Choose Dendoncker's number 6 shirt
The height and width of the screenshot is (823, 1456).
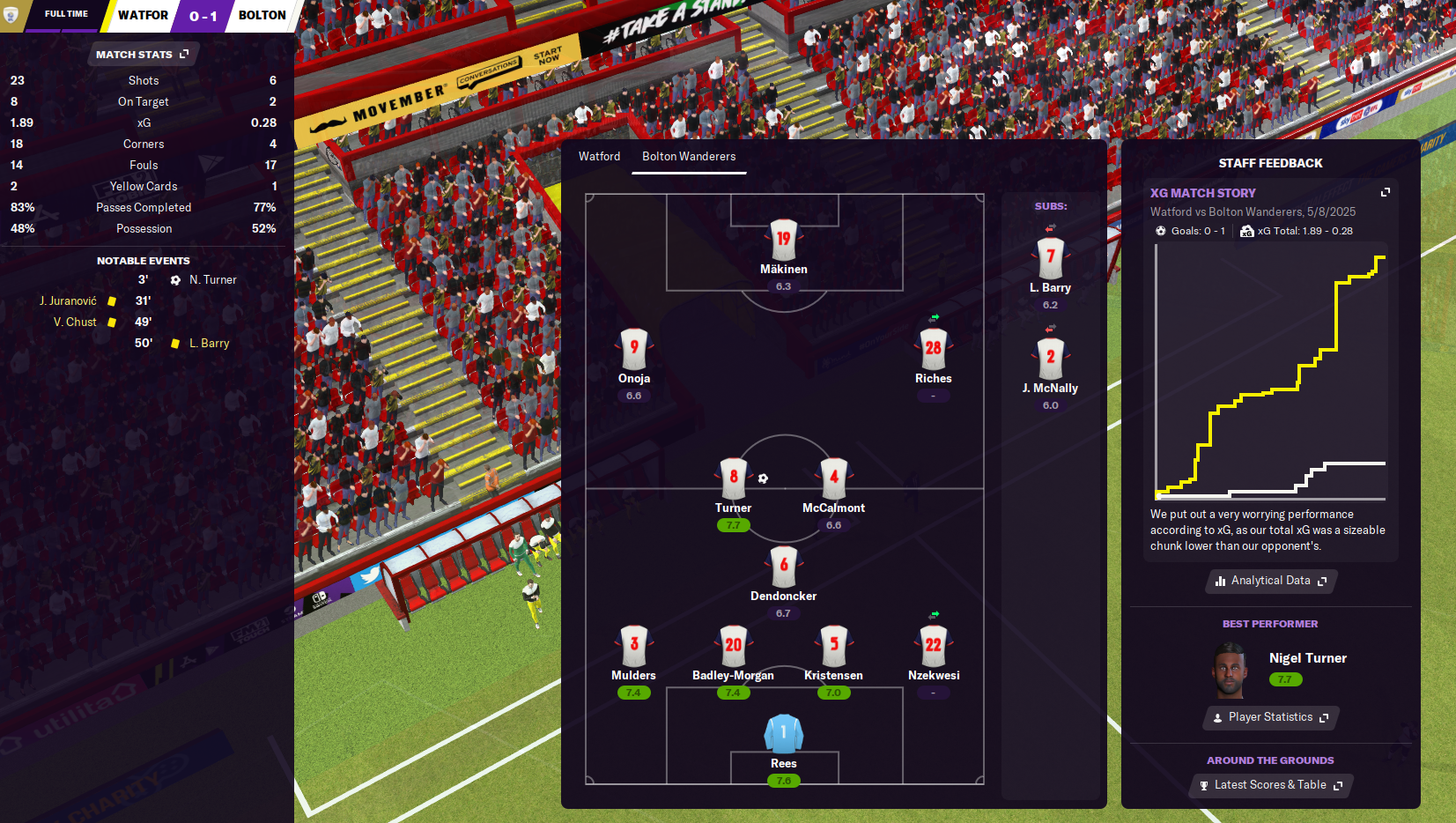[x=783, y=567]
